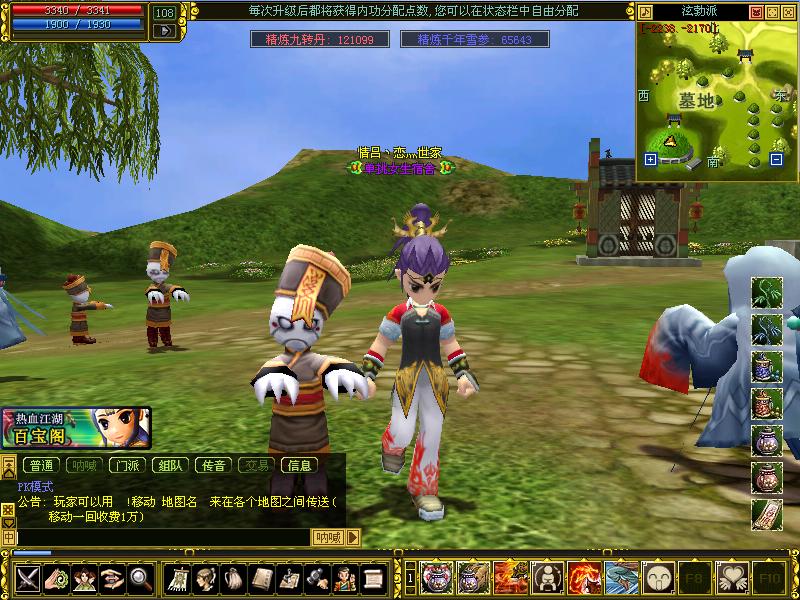Zoom out the minimap with minus button
800x600 pixels.
point(776,159)
